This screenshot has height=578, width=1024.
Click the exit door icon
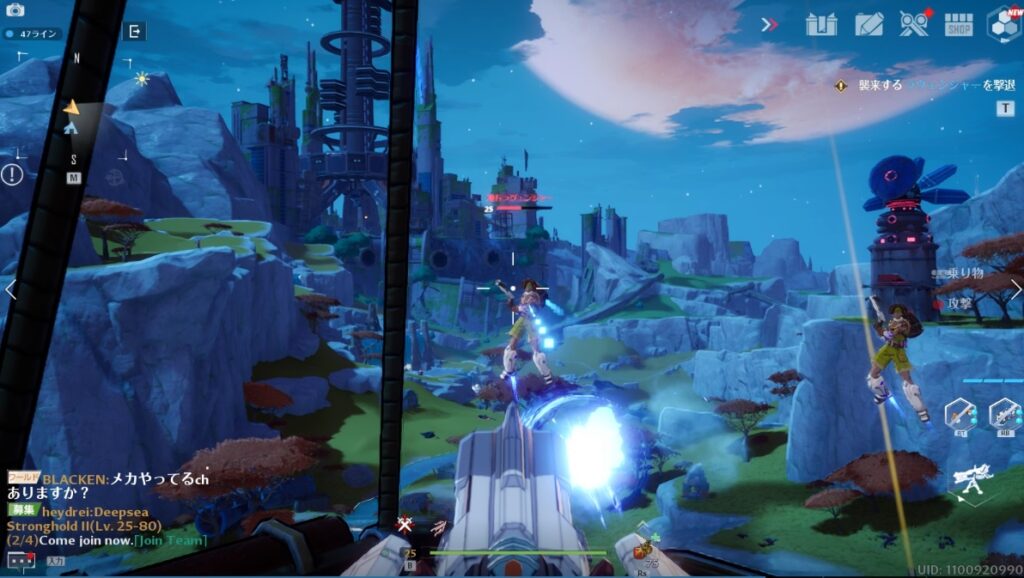coord(133,31)
